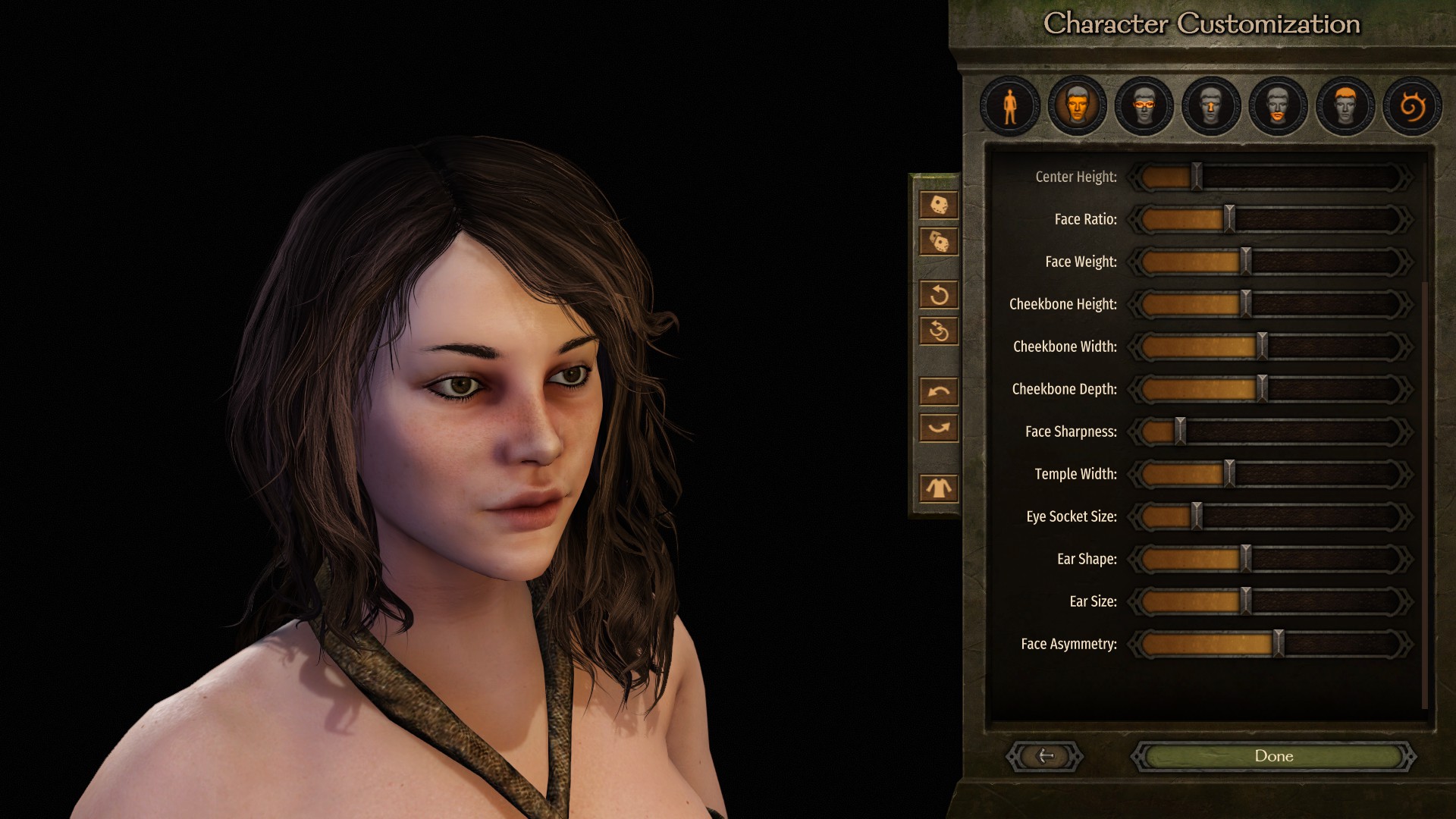This screenshot has height=819, width=1456.
Task: Adjust the Face Weight slider
Action: [1245, 262]
